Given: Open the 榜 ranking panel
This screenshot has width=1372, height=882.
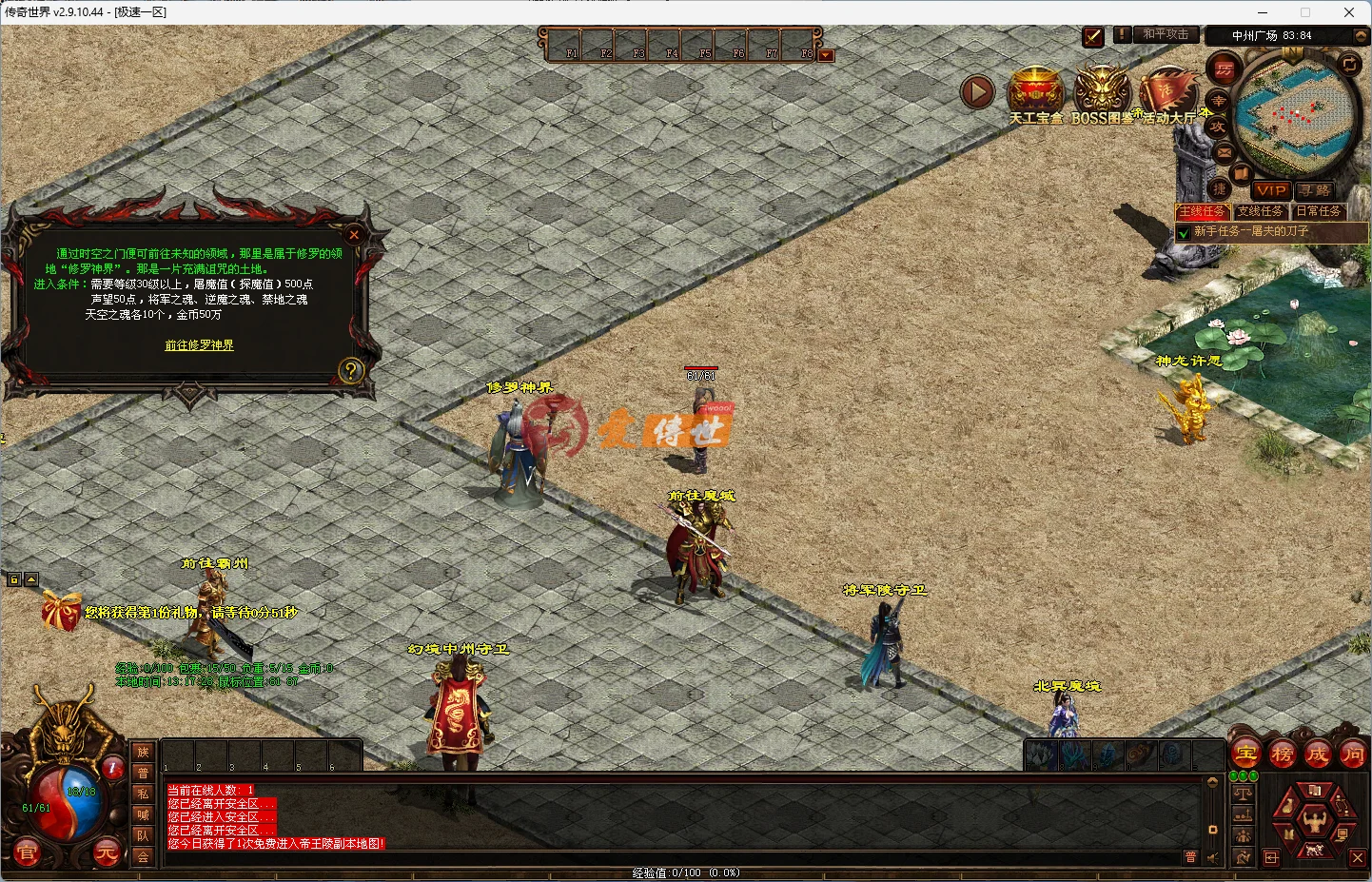Looking at the screenshot, I should click(1283, 755).
